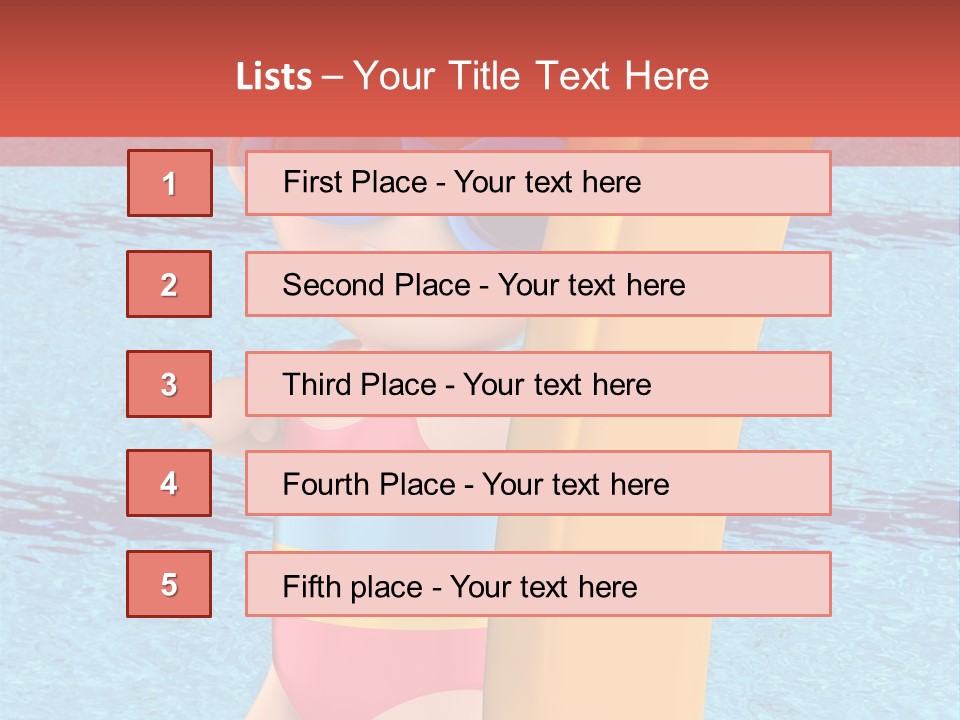Select the number 5 box
The image size is (960, 720).
coord(169,584)
